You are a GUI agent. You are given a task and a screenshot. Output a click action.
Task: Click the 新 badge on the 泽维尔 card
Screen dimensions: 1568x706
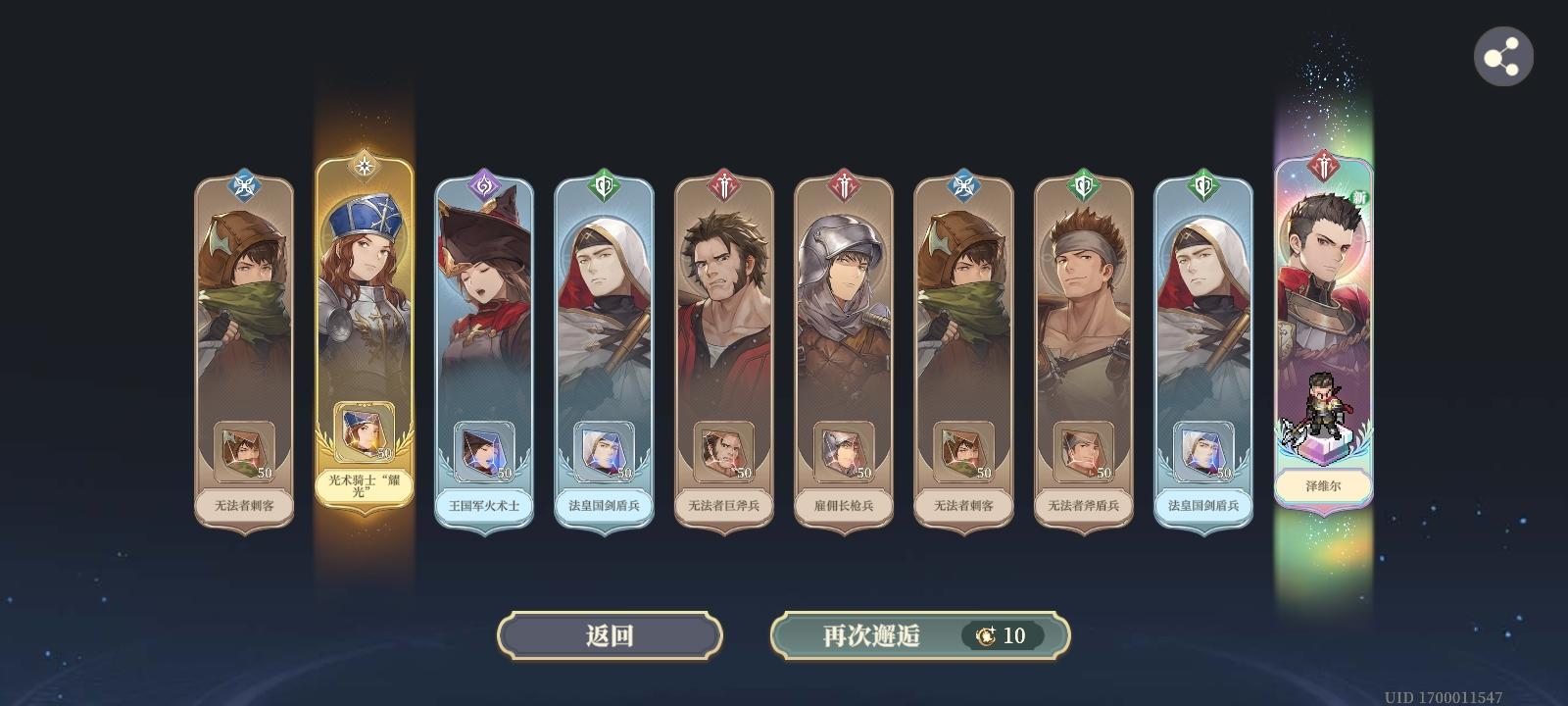pyautogui.click(x=1357, y=194)
